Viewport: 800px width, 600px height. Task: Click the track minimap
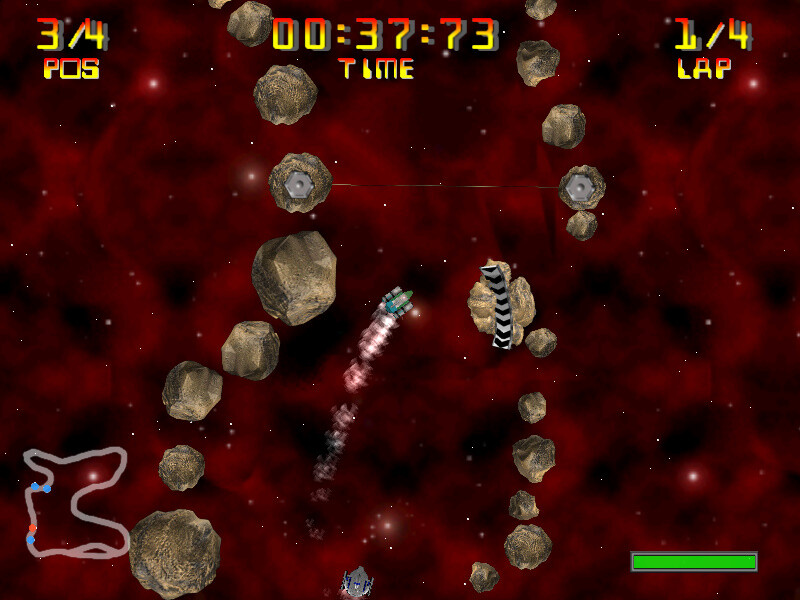click(76, 501)
